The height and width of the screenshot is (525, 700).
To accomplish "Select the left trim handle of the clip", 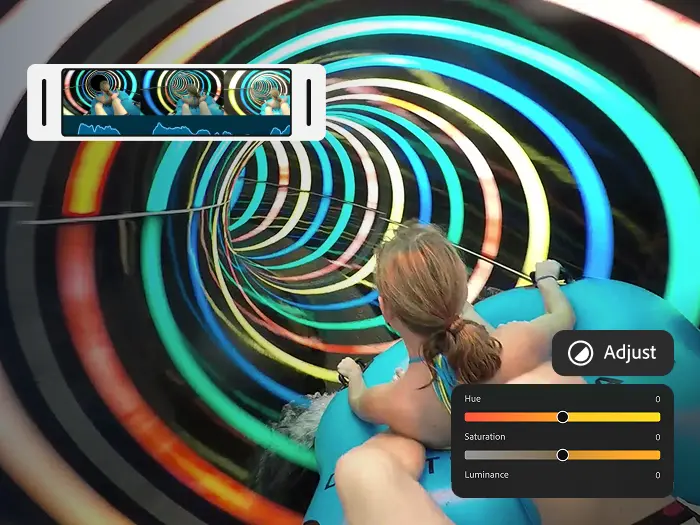I will (44, 102).
